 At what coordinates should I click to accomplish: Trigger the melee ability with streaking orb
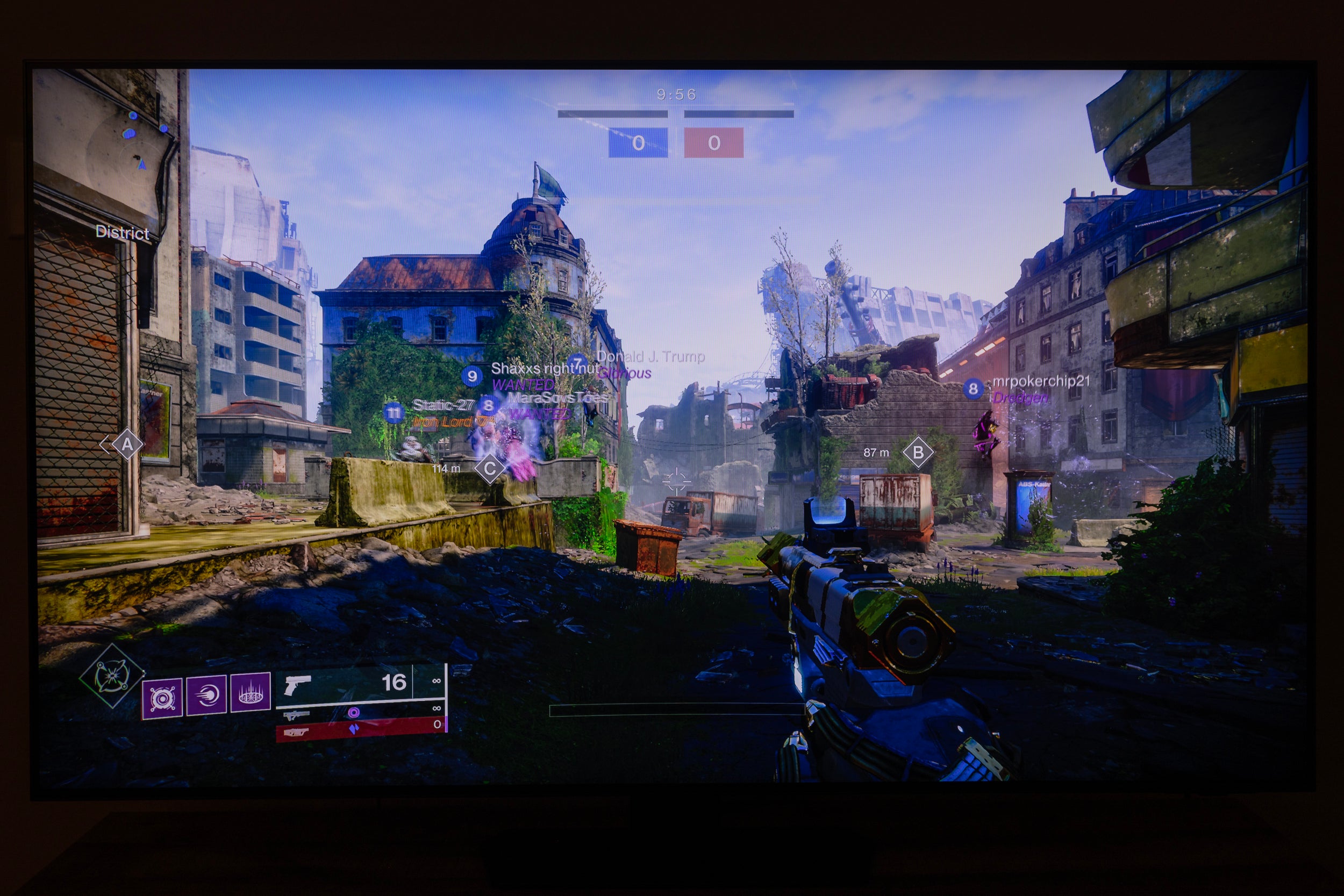point(206,695)
